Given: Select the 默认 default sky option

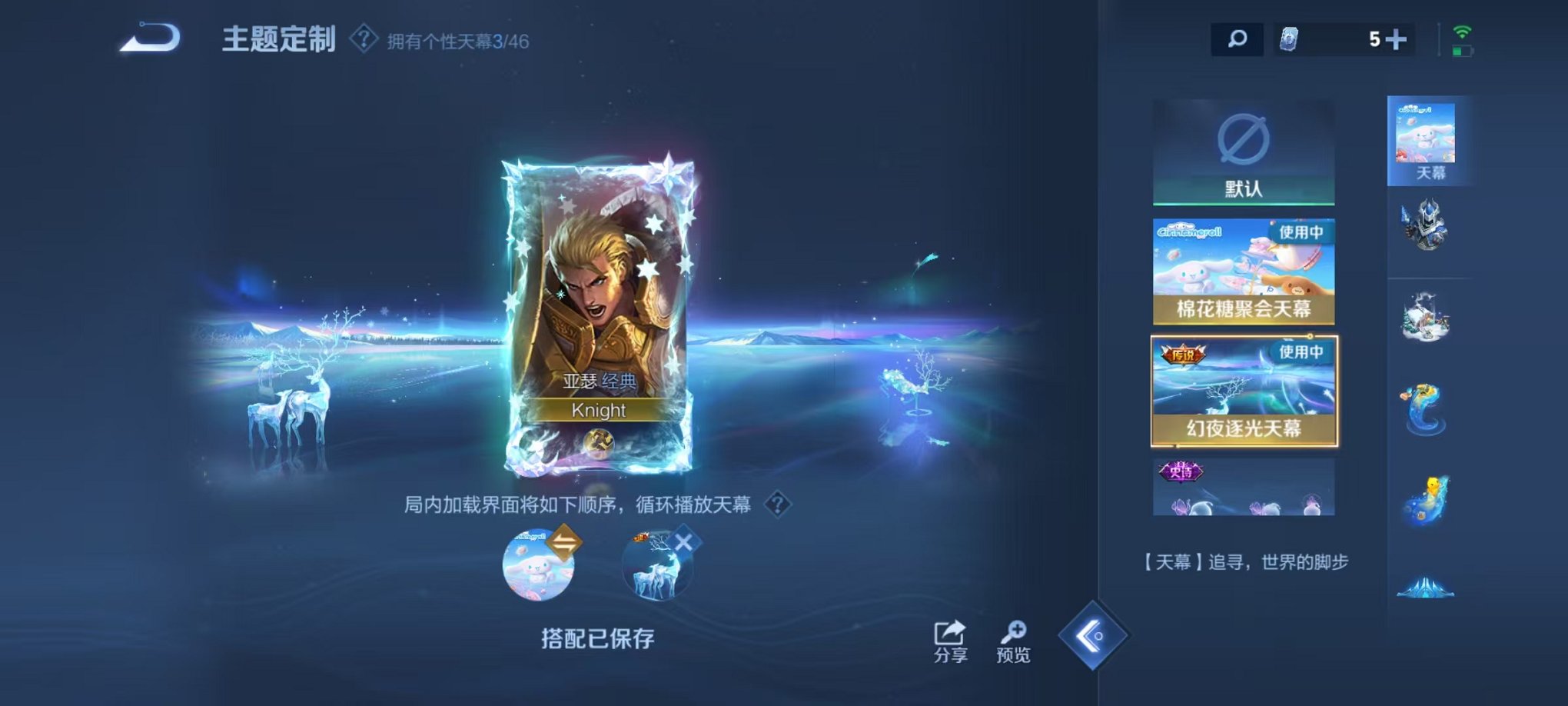Looking at the screenshot, I should point(1245,150).
